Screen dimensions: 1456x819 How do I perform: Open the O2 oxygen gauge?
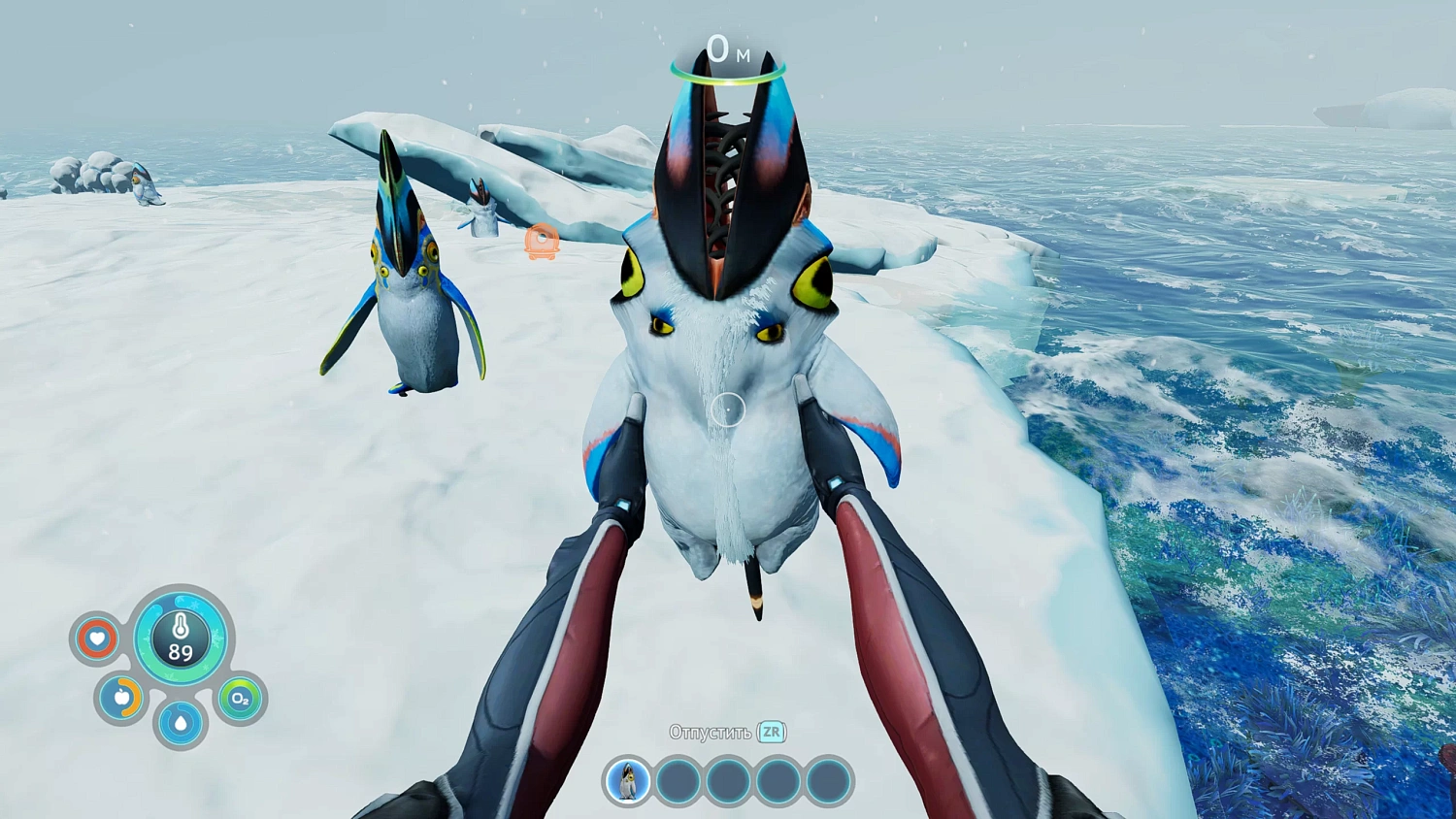coord(240,701)
